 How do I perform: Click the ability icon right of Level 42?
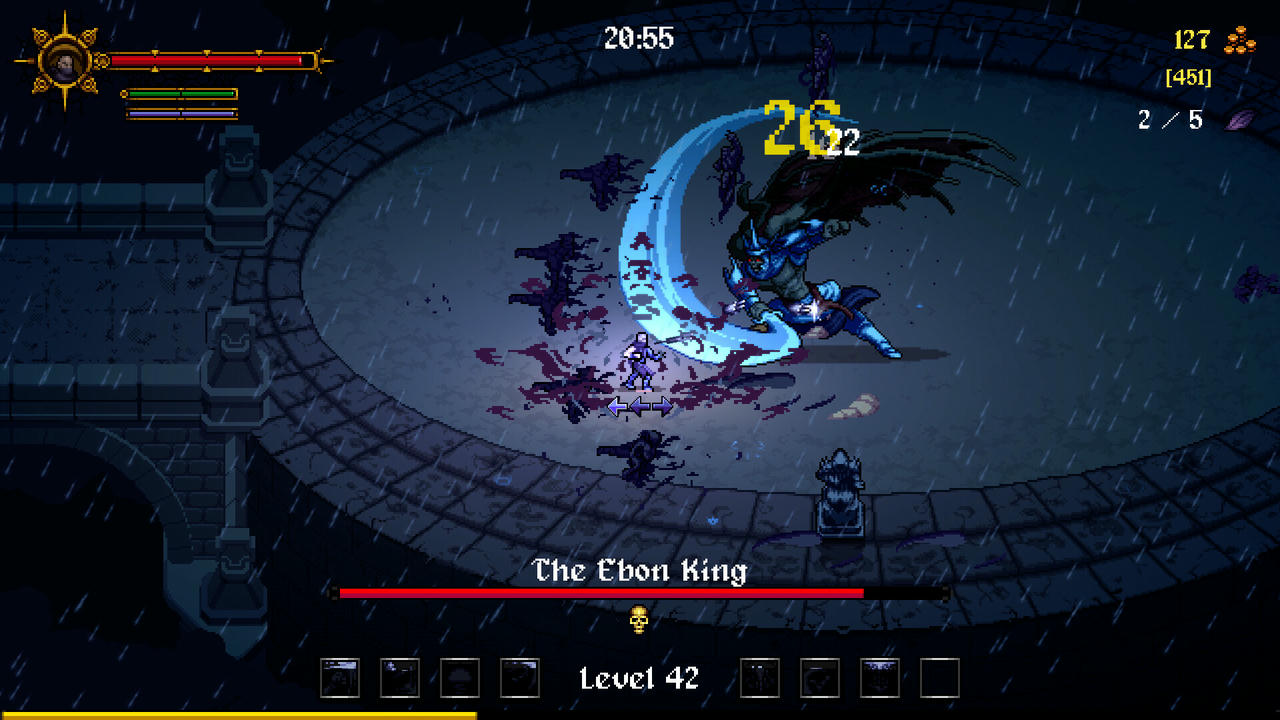pyautogui.click(x=758, y=677)
